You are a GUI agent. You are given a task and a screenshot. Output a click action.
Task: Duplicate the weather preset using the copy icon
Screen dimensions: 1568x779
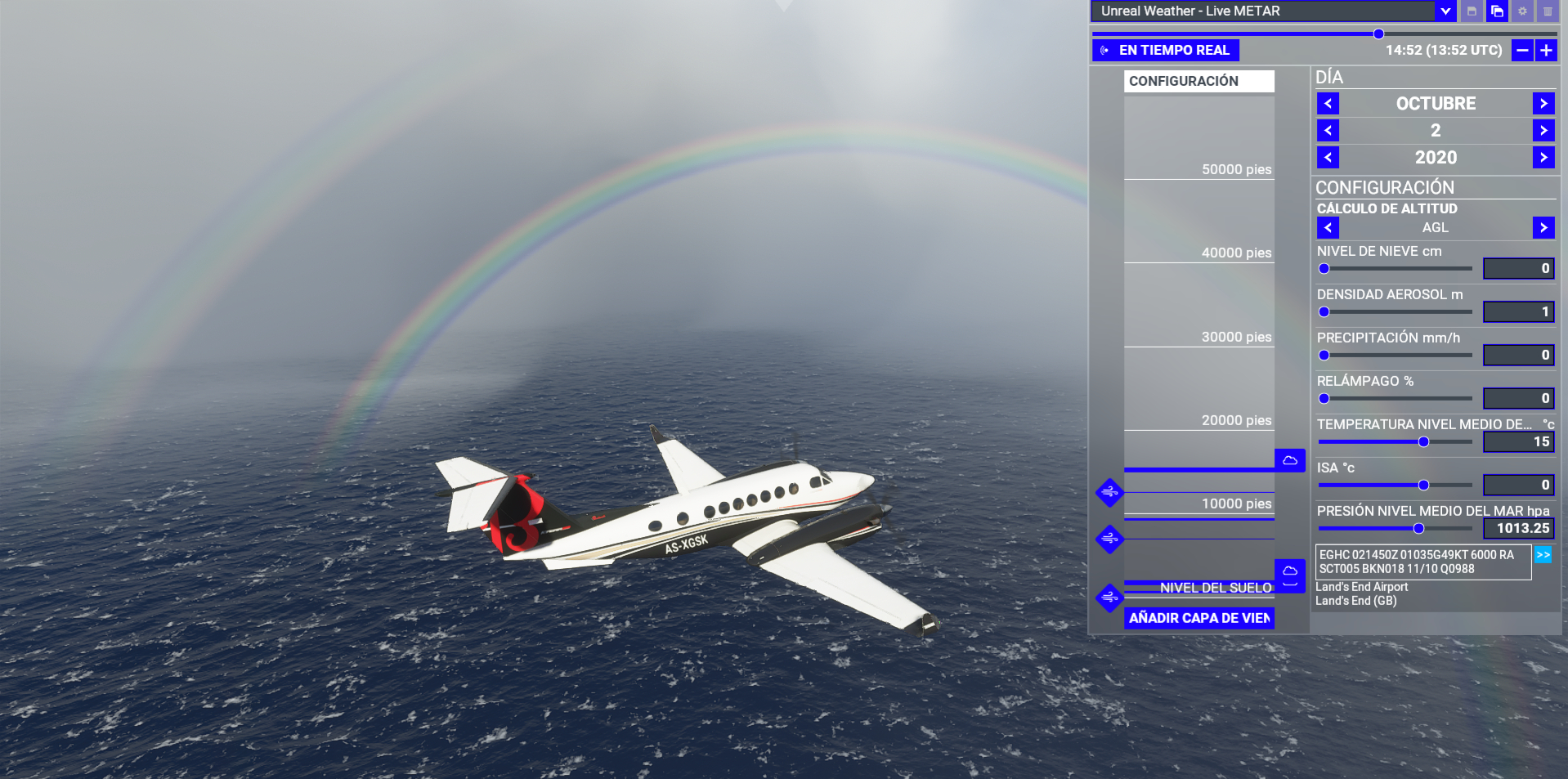(1495, 11)
